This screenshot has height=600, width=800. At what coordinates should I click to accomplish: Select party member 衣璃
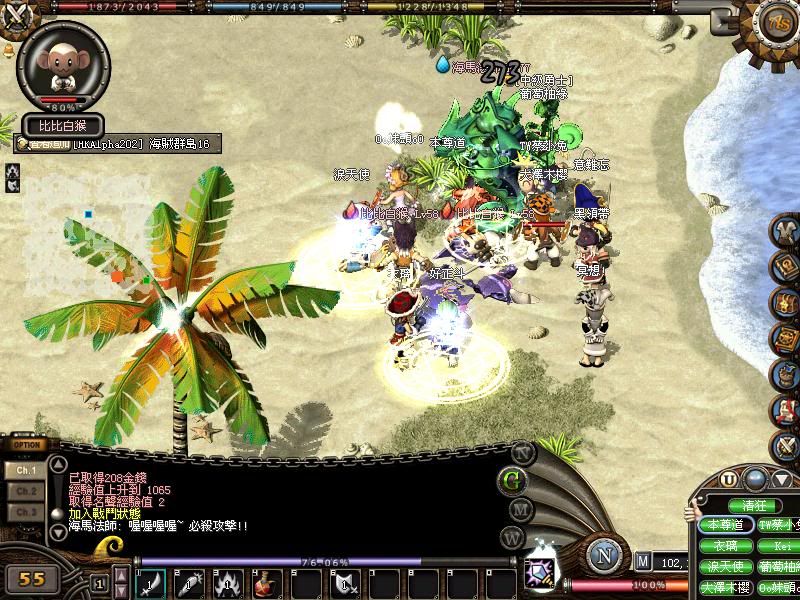tap(725, 546)
